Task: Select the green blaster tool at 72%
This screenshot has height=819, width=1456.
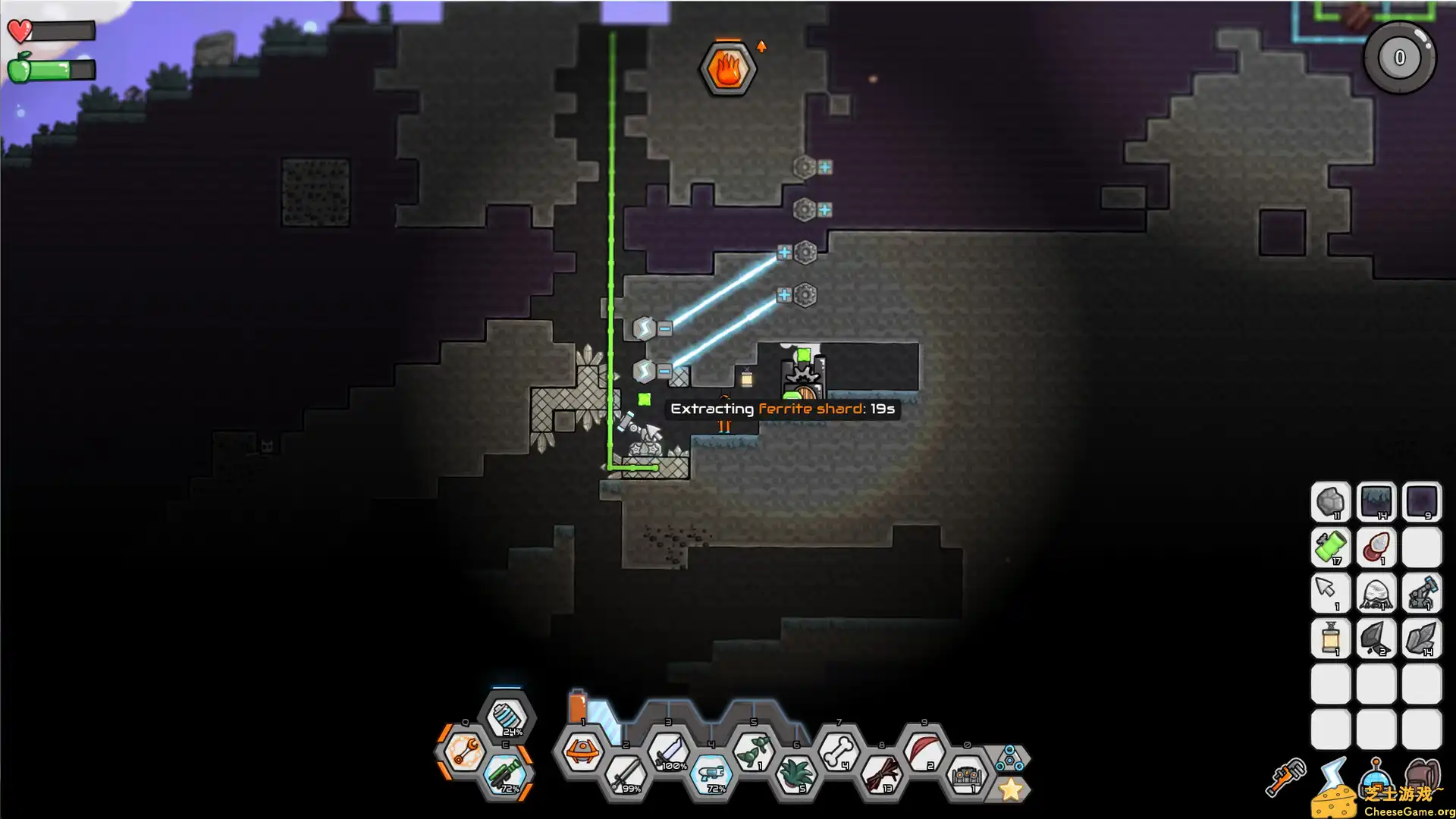Action: pyautogui.click(x=507, y=774)
